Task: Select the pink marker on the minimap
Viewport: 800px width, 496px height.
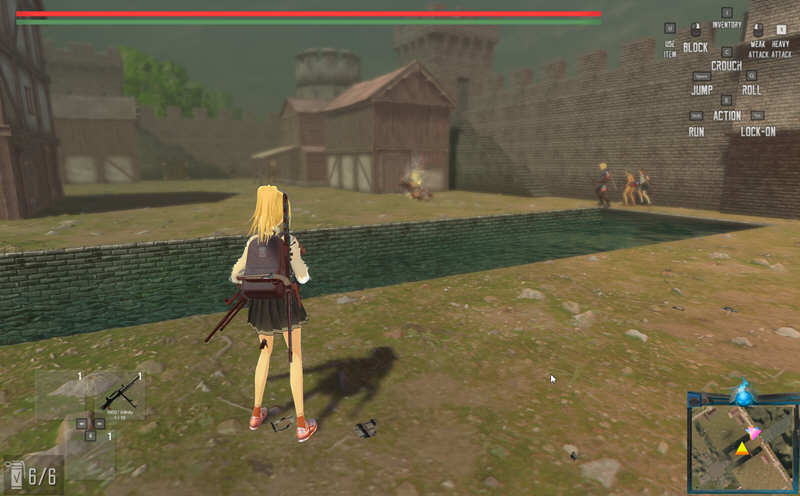Action: (754, 432)
